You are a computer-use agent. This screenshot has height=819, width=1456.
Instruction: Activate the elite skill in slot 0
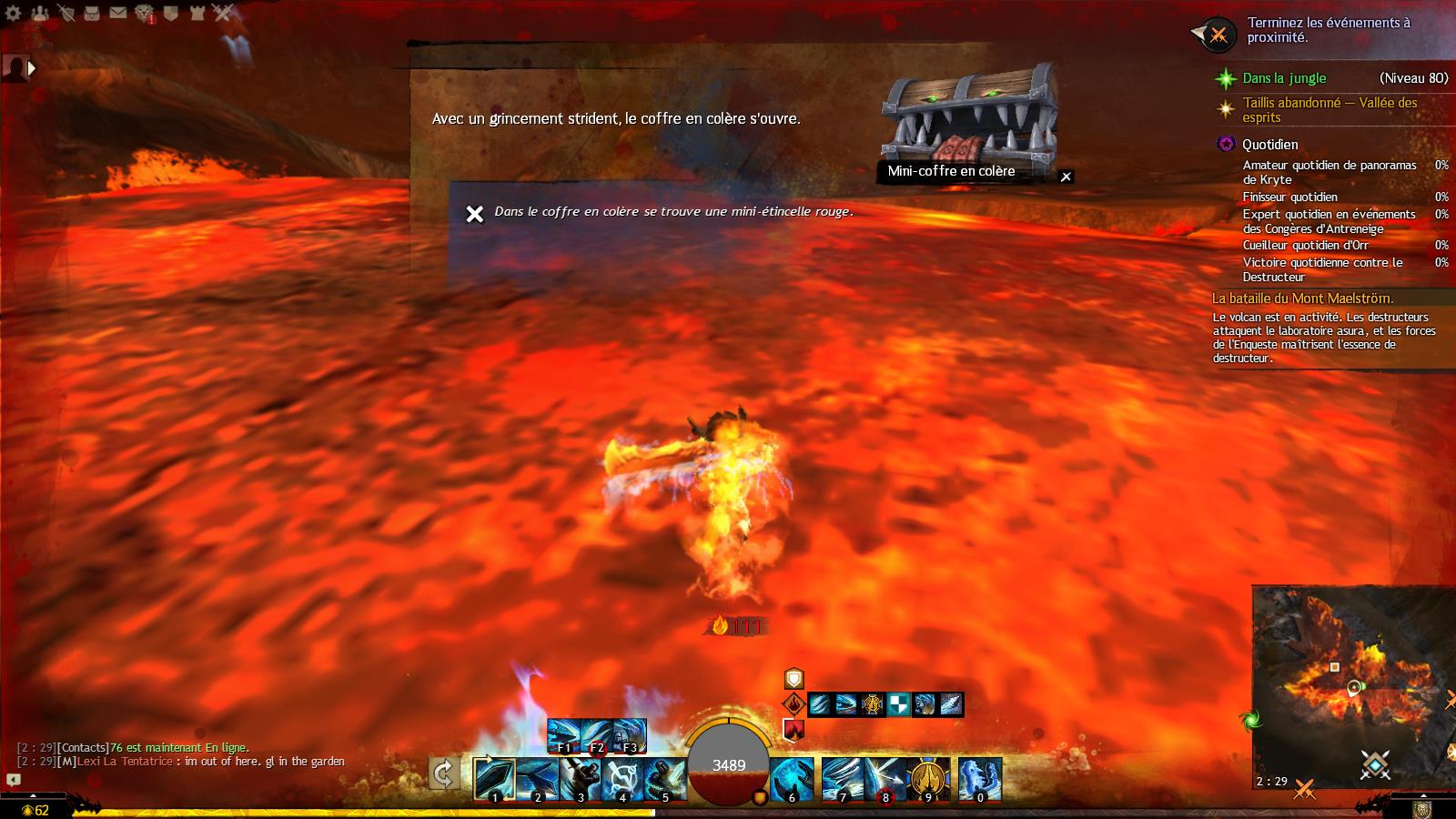pyautogui.click(x=979, y=779)
